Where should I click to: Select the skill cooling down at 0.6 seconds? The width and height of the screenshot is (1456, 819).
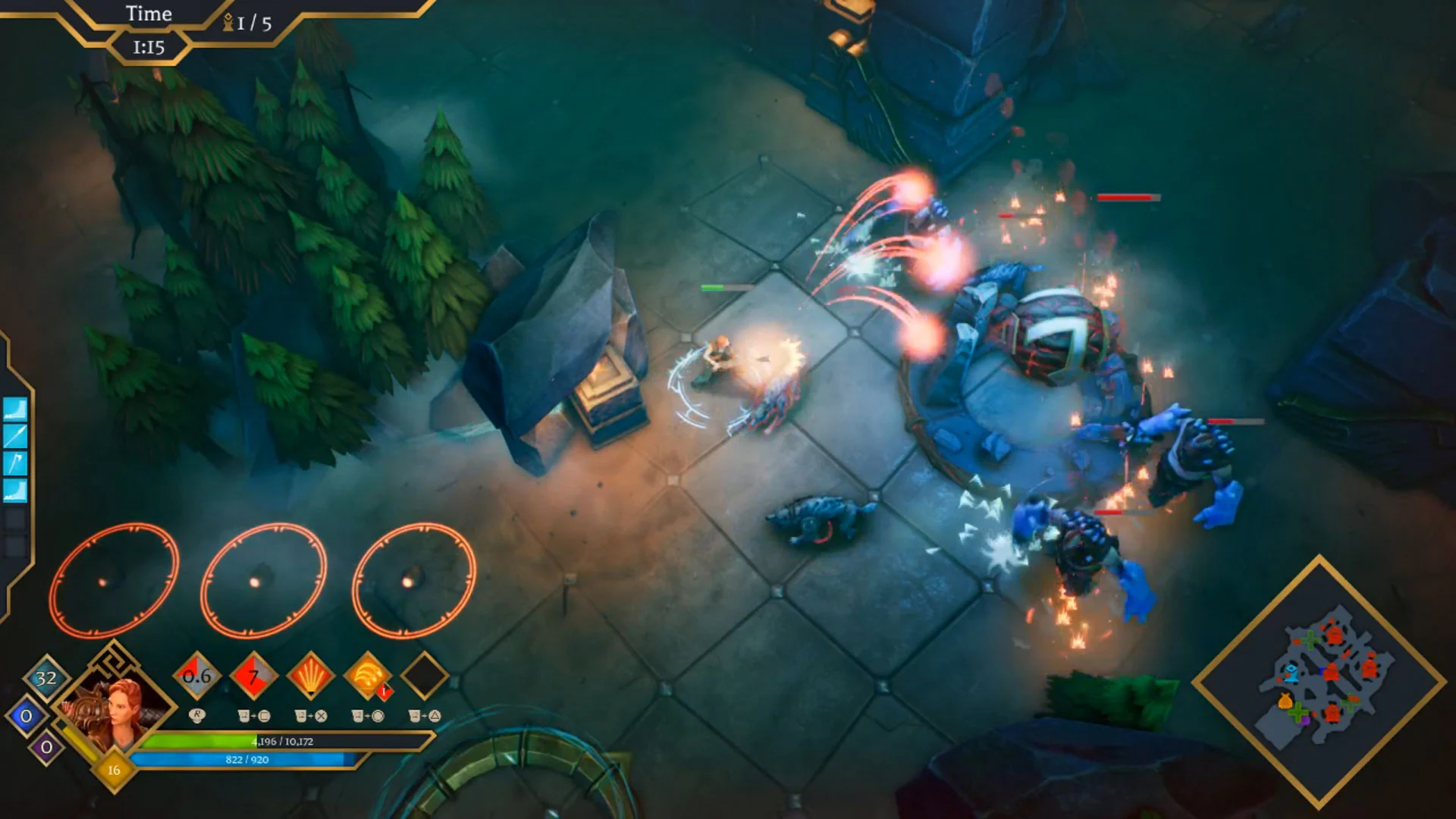click(196, 677)
